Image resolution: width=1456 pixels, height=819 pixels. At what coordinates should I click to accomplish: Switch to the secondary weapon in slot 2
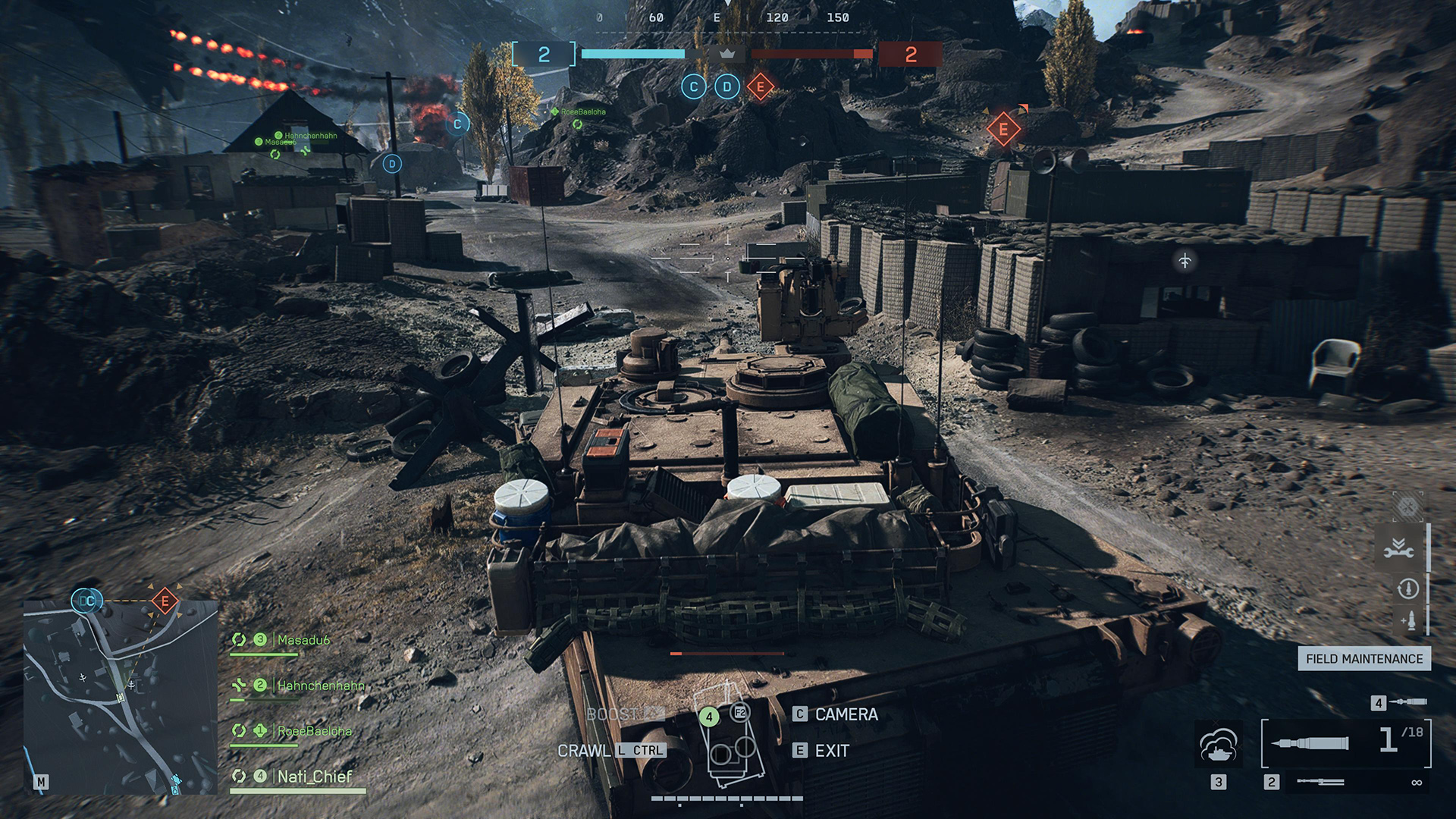(1320, 782)
